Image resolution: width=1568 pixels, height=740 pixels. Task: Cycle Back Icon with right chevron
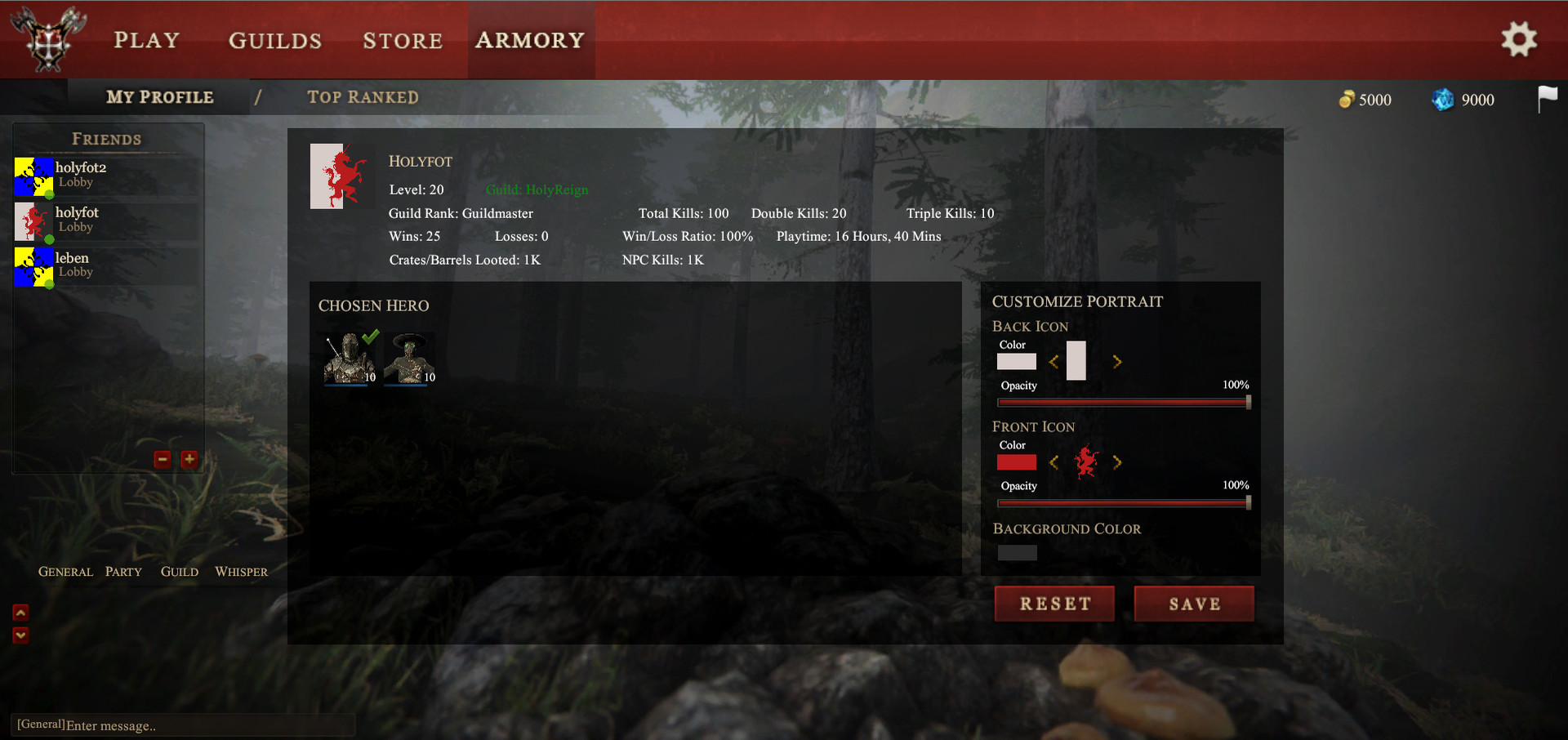[1117, 362]
